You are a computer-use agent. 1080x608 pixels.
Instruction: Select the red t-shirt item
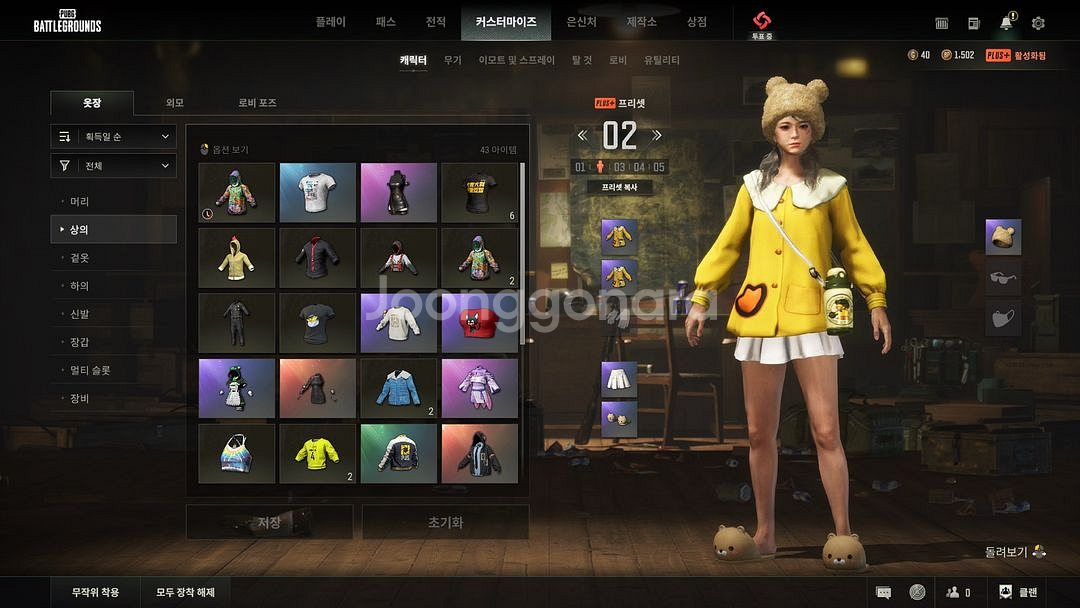coord(479,323)
